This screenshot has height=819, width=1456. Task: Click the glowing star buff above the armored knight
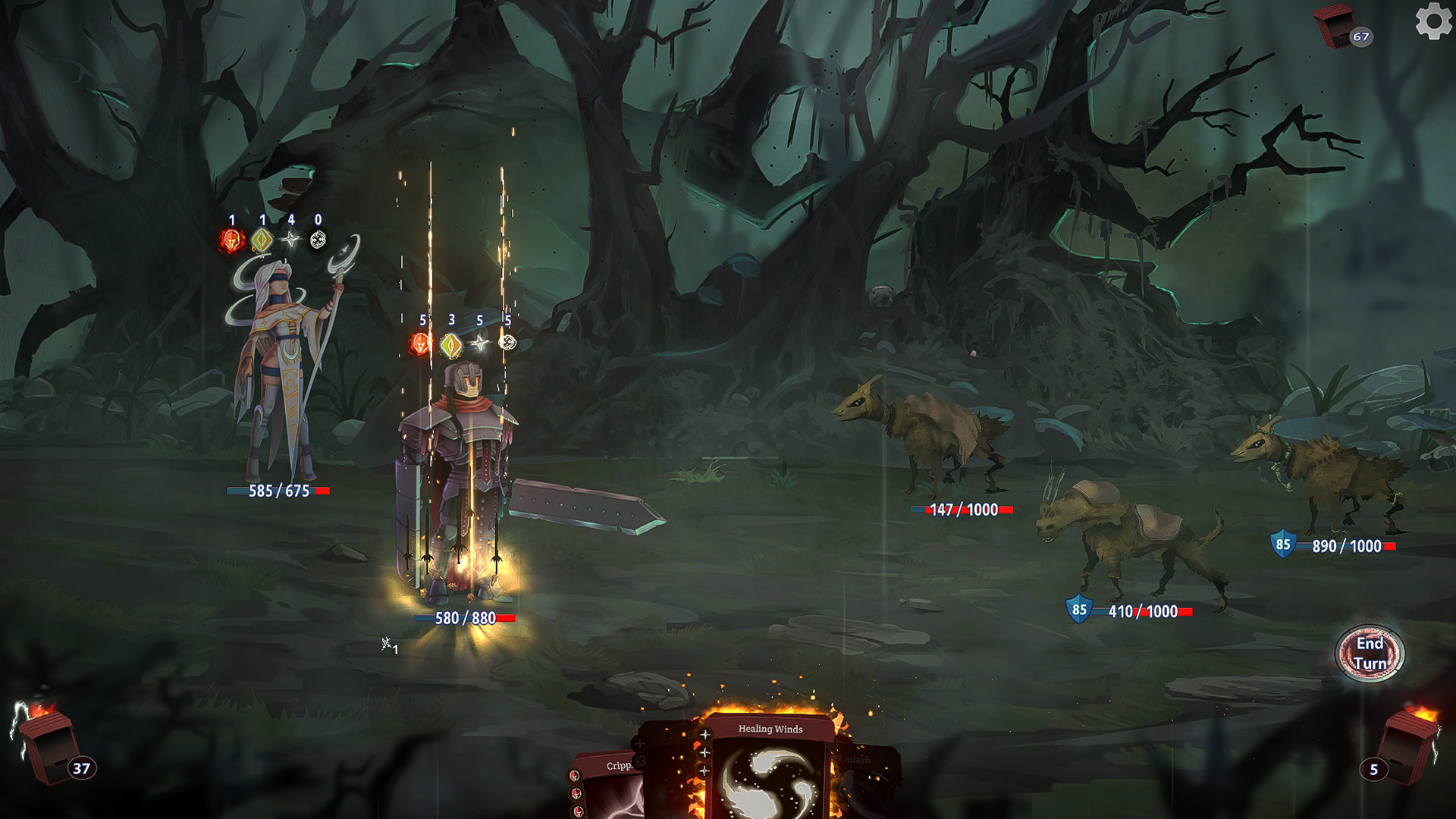pos(480,342)
